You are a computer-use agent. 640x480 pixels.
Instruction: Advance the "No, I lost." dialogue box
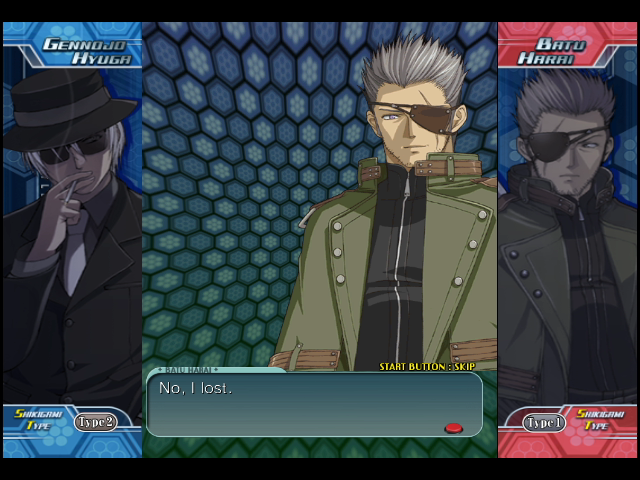pos(314,404)
